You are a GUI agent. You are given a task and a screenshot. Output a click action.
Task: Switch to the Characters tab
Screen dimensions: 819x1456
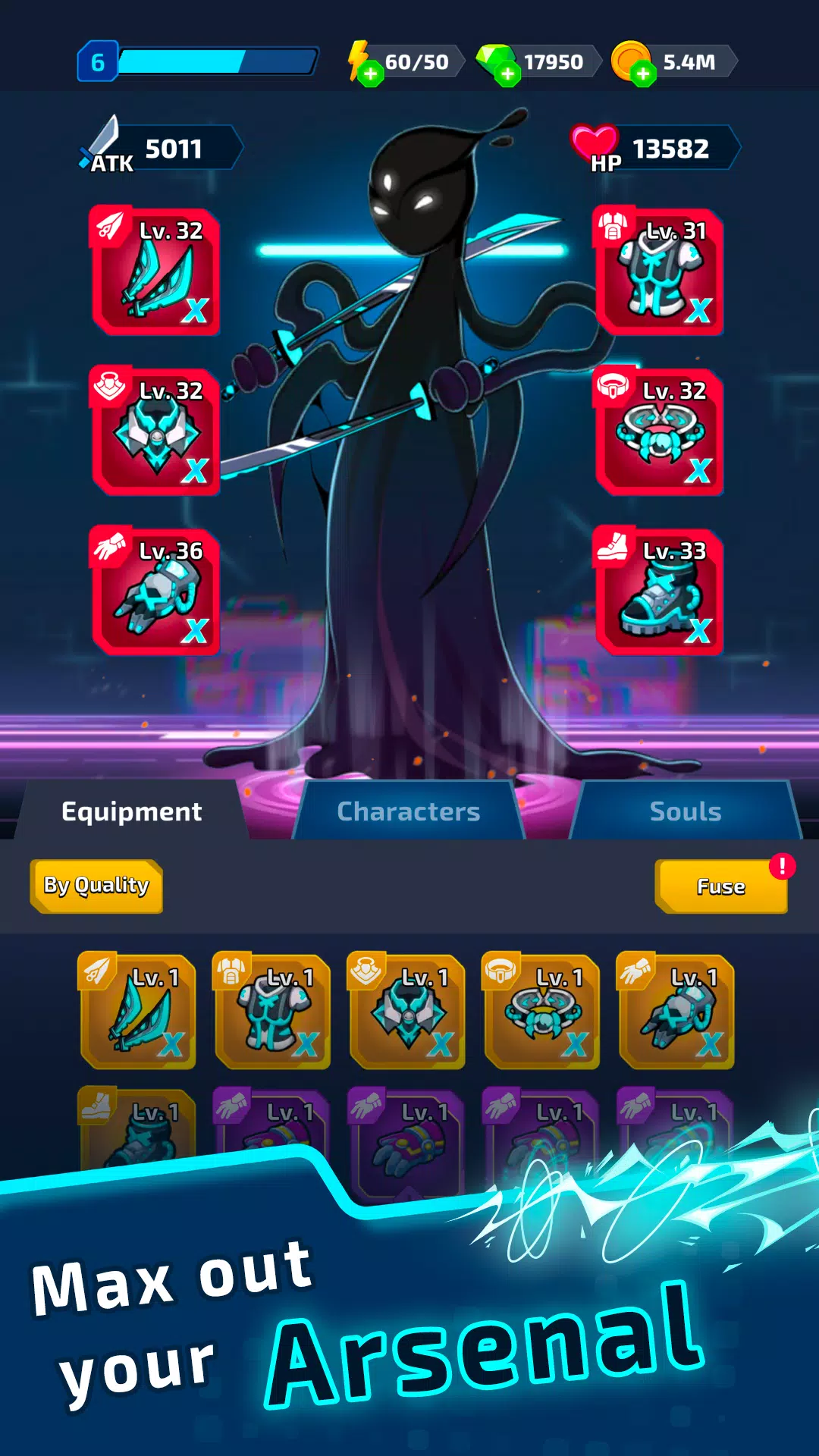click(408, 811)
